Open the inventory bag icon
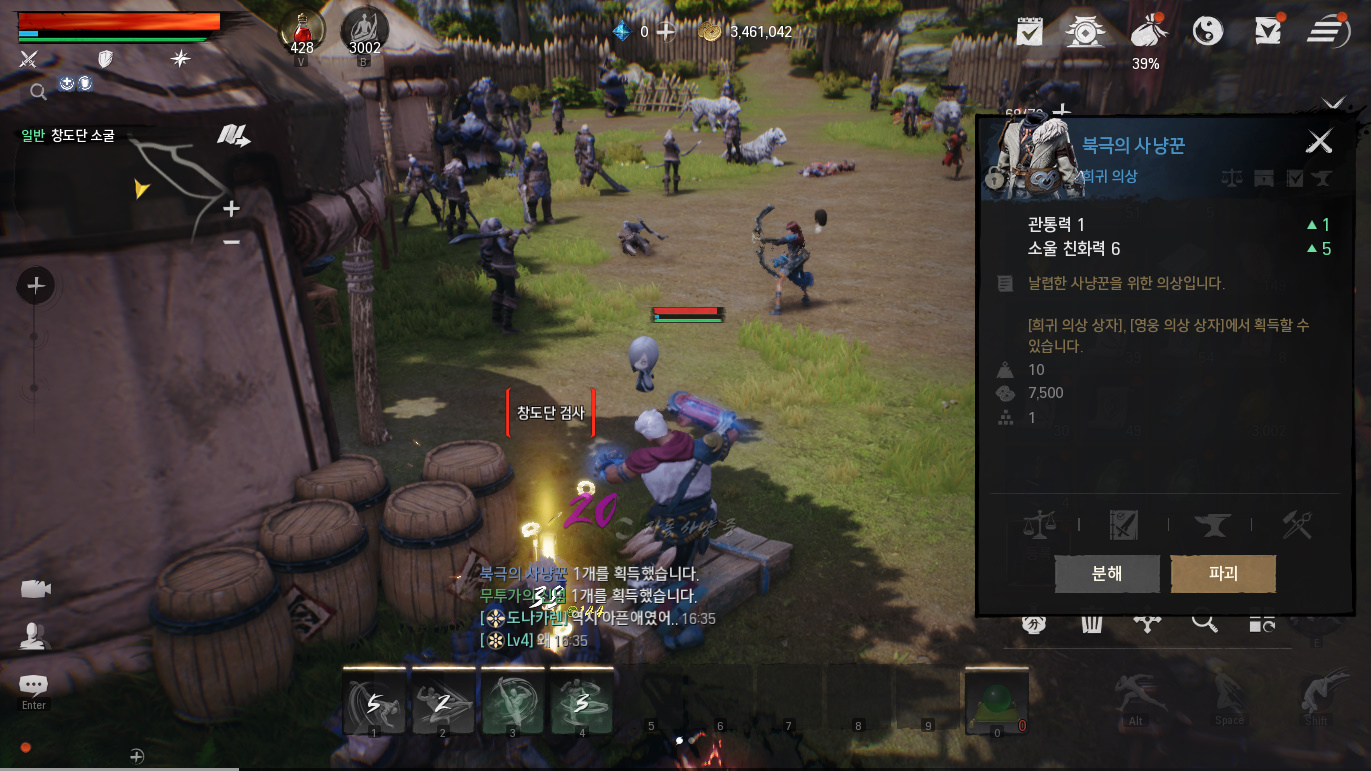This screenshot has height=771, width=1371. (1146, 32)
